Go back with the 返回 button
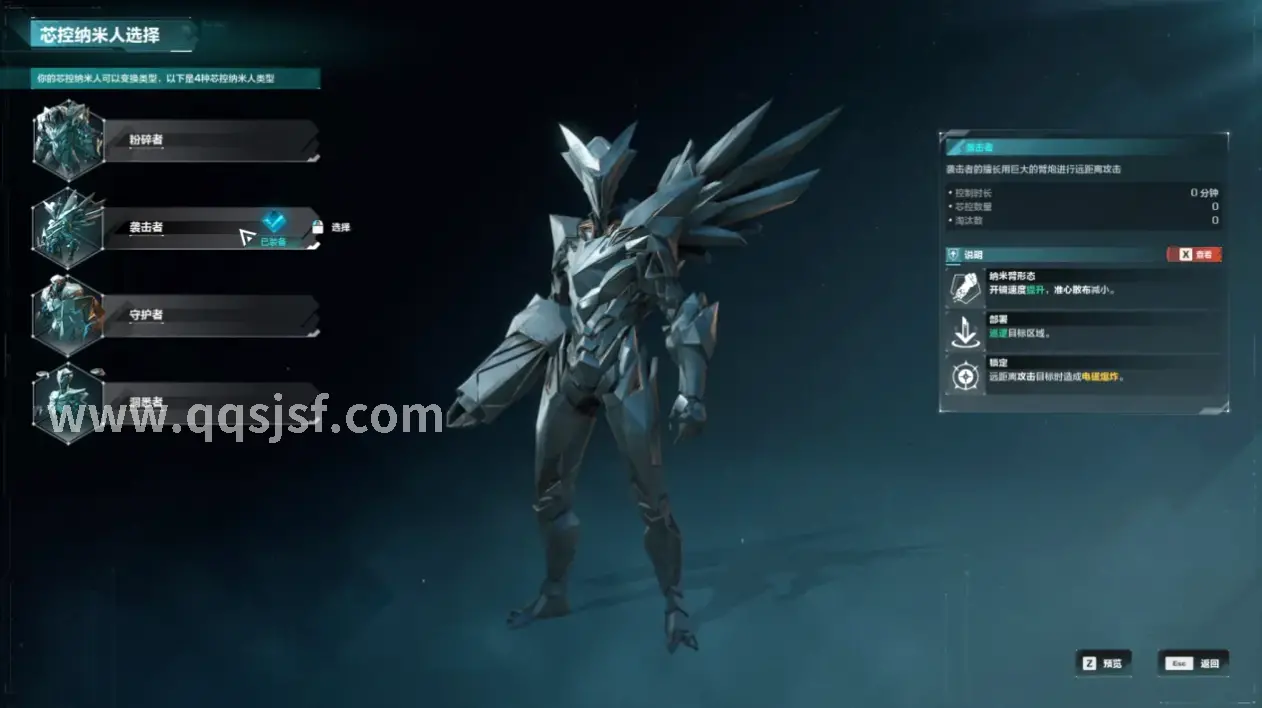The image size is (1262, 708). [1194, 663]
